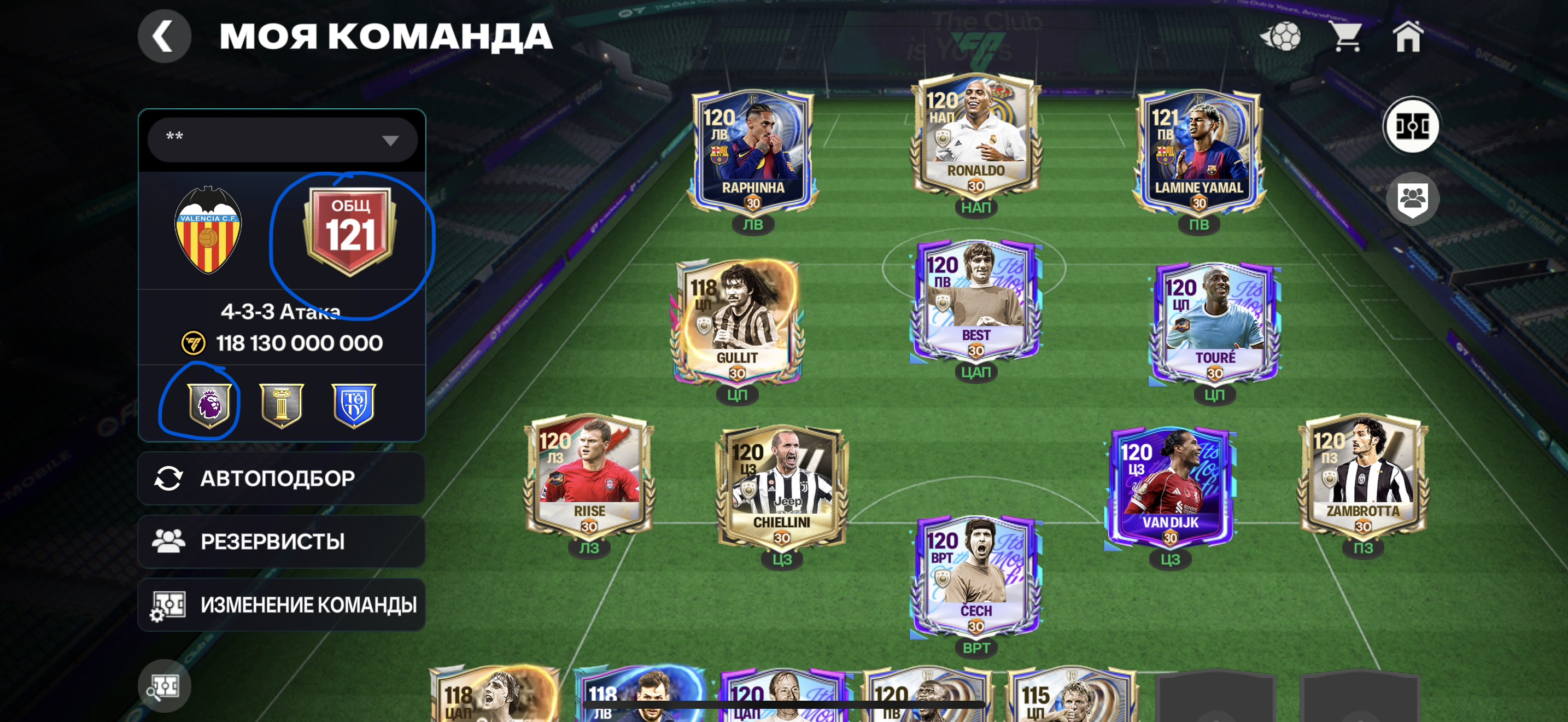Select the Touré midfielder card

point(1214,322)
